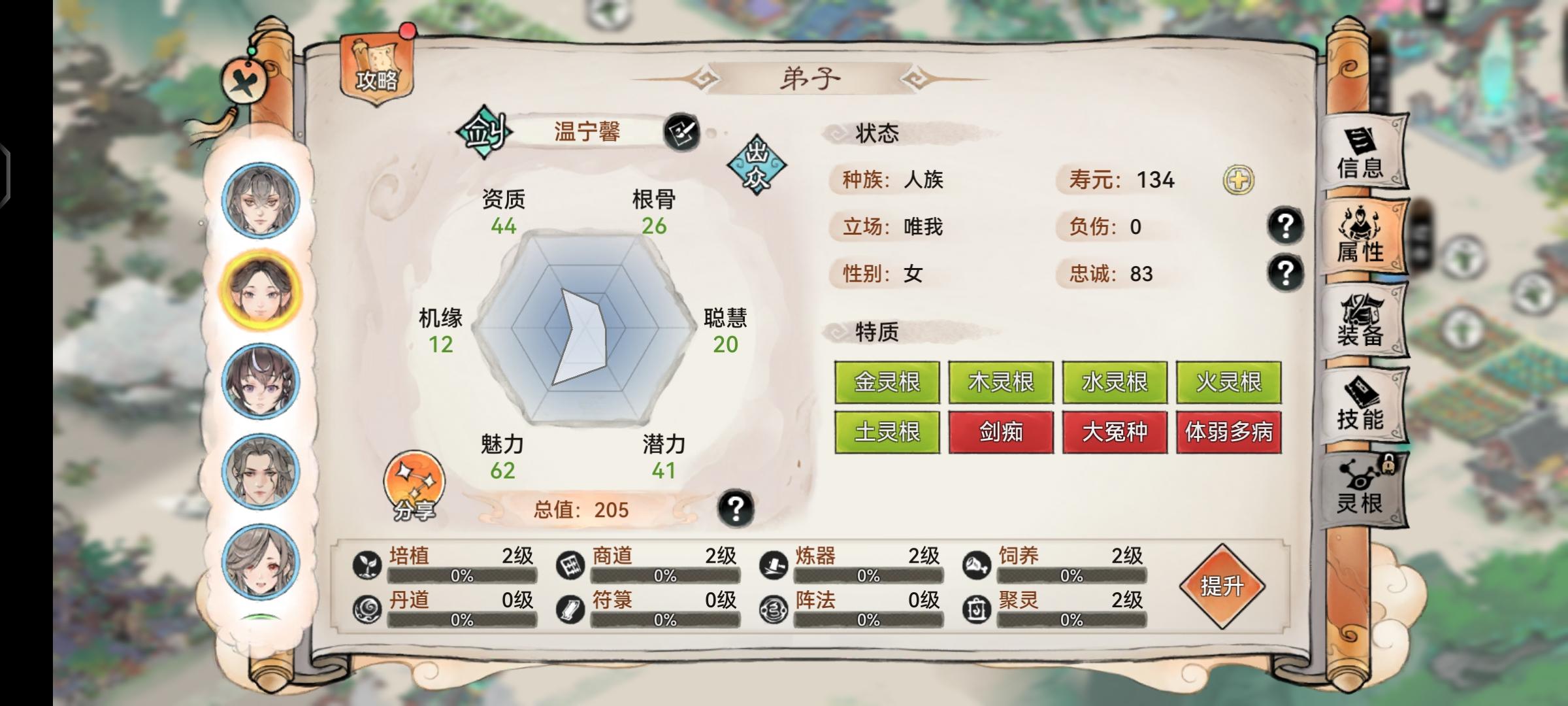Click the edit name icon beside 温宁馨
The height and width of the screenshot is (706, 1568).
pos(681,134)
